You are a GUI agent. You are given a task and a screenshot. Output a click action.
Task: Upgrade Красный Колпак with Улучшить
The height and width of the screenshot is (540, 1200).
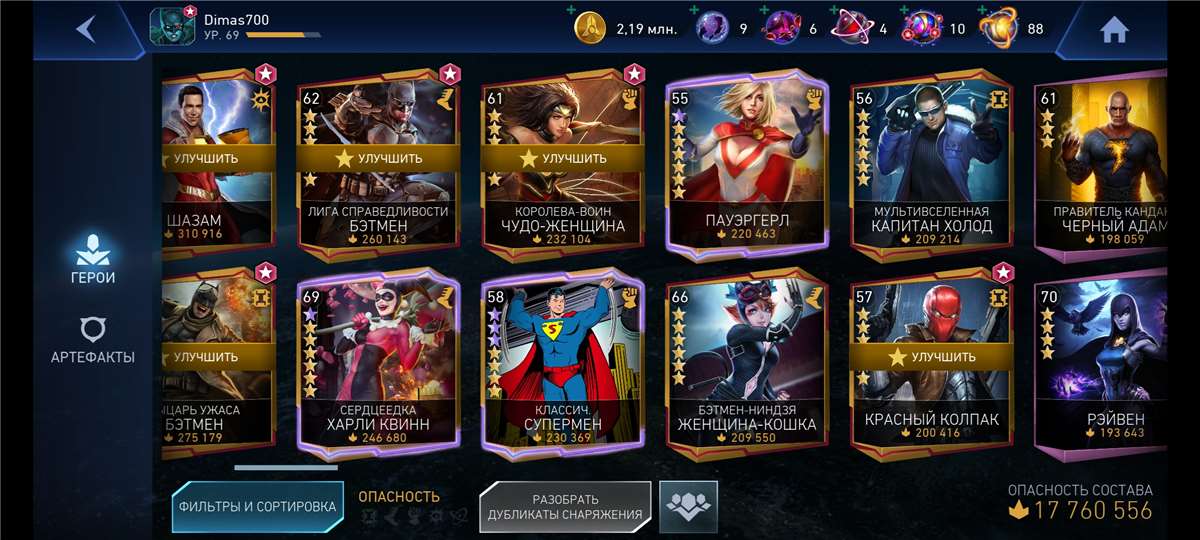coord(931,356)
